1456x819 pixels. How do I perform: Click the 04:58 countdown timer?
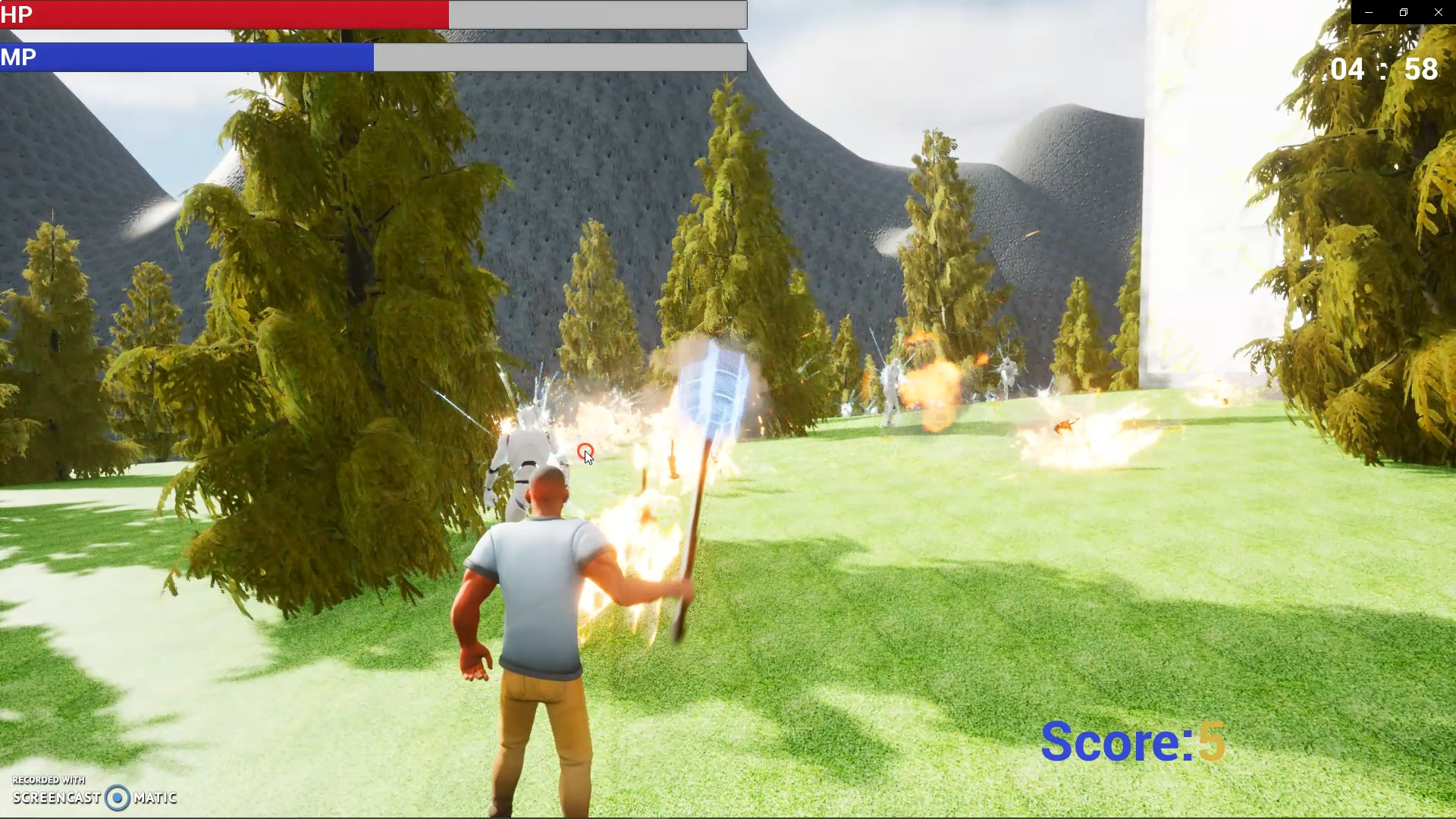pos(1385,69)
